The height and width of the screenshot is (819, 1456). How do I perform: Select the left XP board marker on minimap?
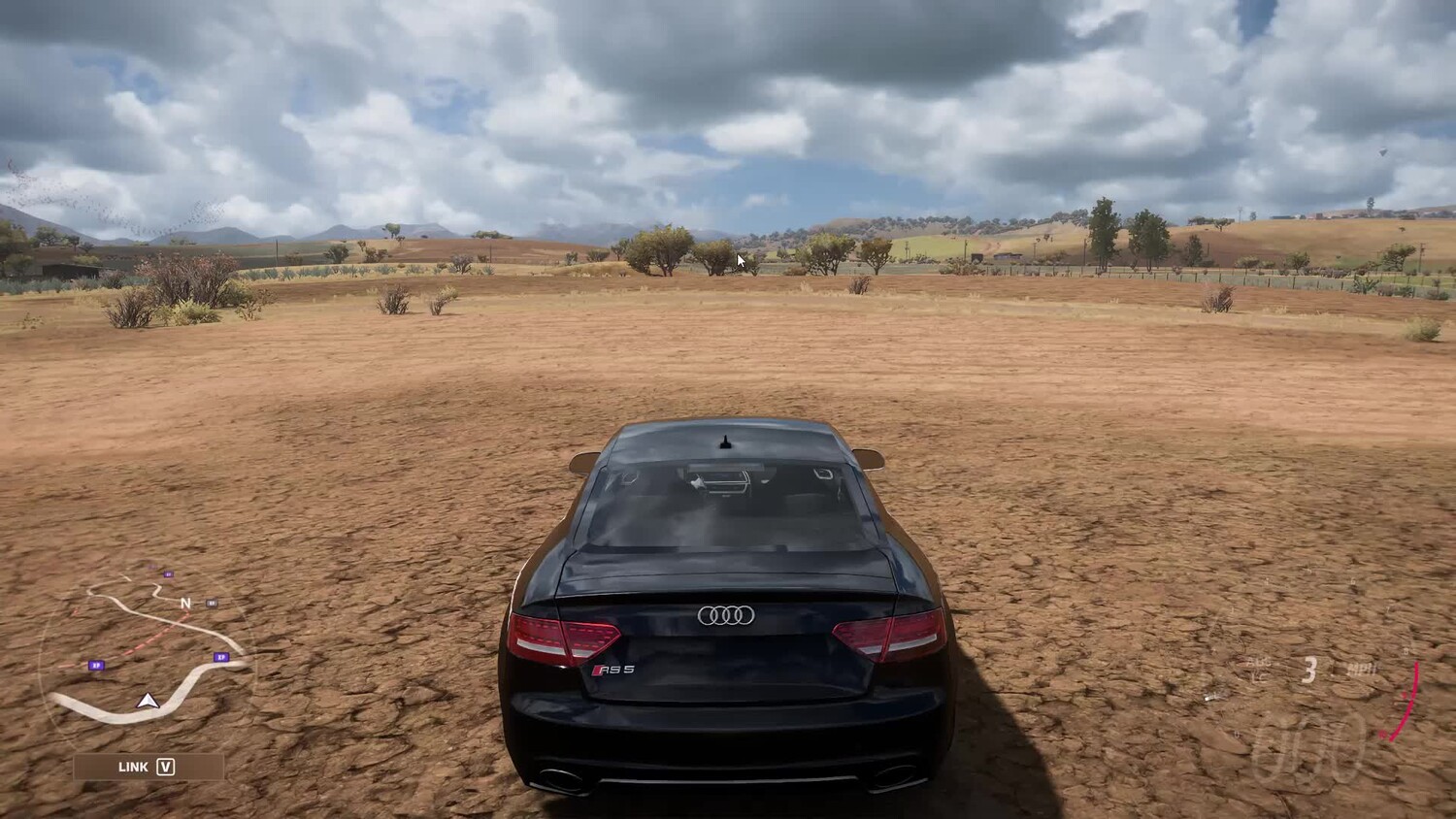(x=96, y=665)
